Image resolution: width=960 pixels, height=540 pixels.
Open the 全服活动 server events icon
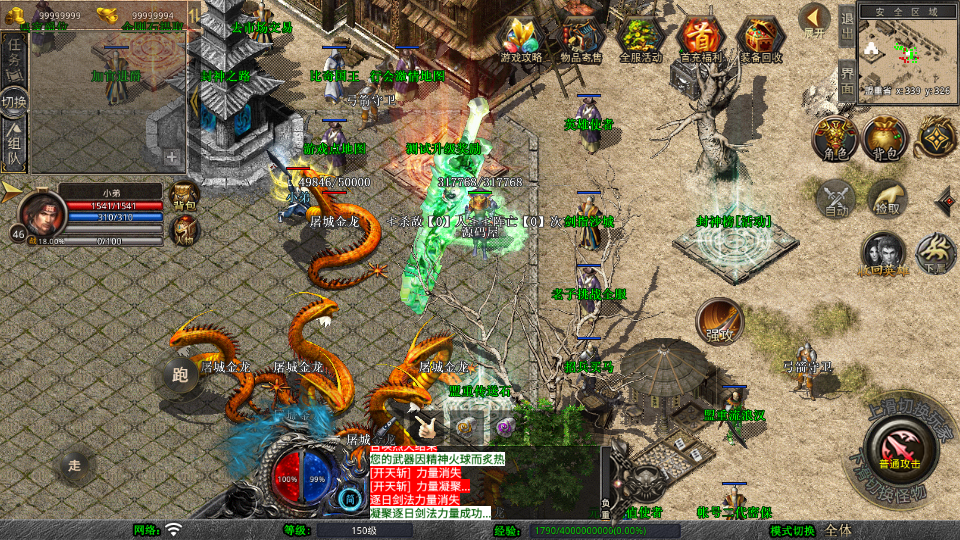(x=641, y=40)
